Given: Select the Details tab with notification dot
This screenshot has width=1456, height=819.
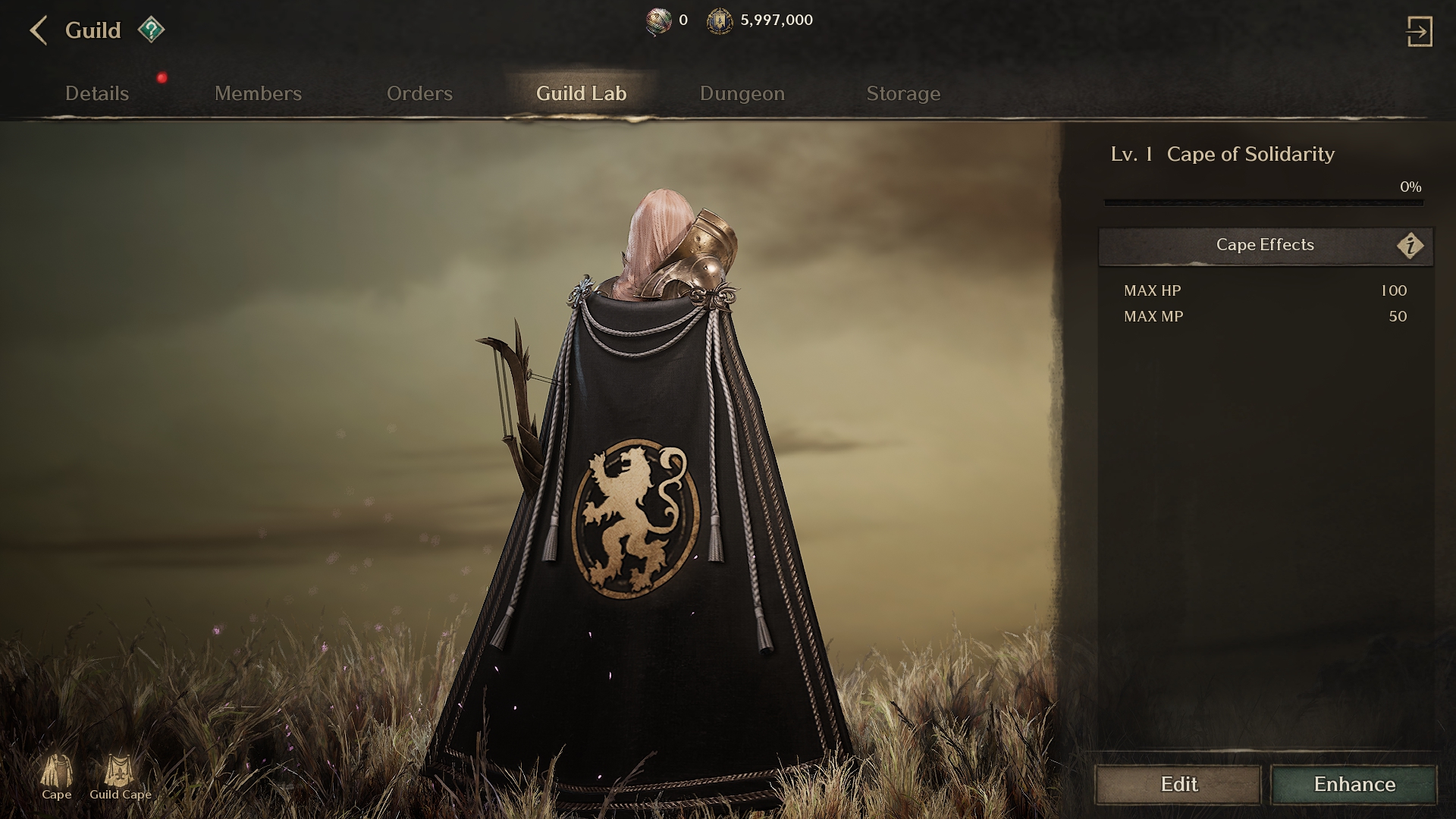Looking at the screenshot, I should pos(96,93).
